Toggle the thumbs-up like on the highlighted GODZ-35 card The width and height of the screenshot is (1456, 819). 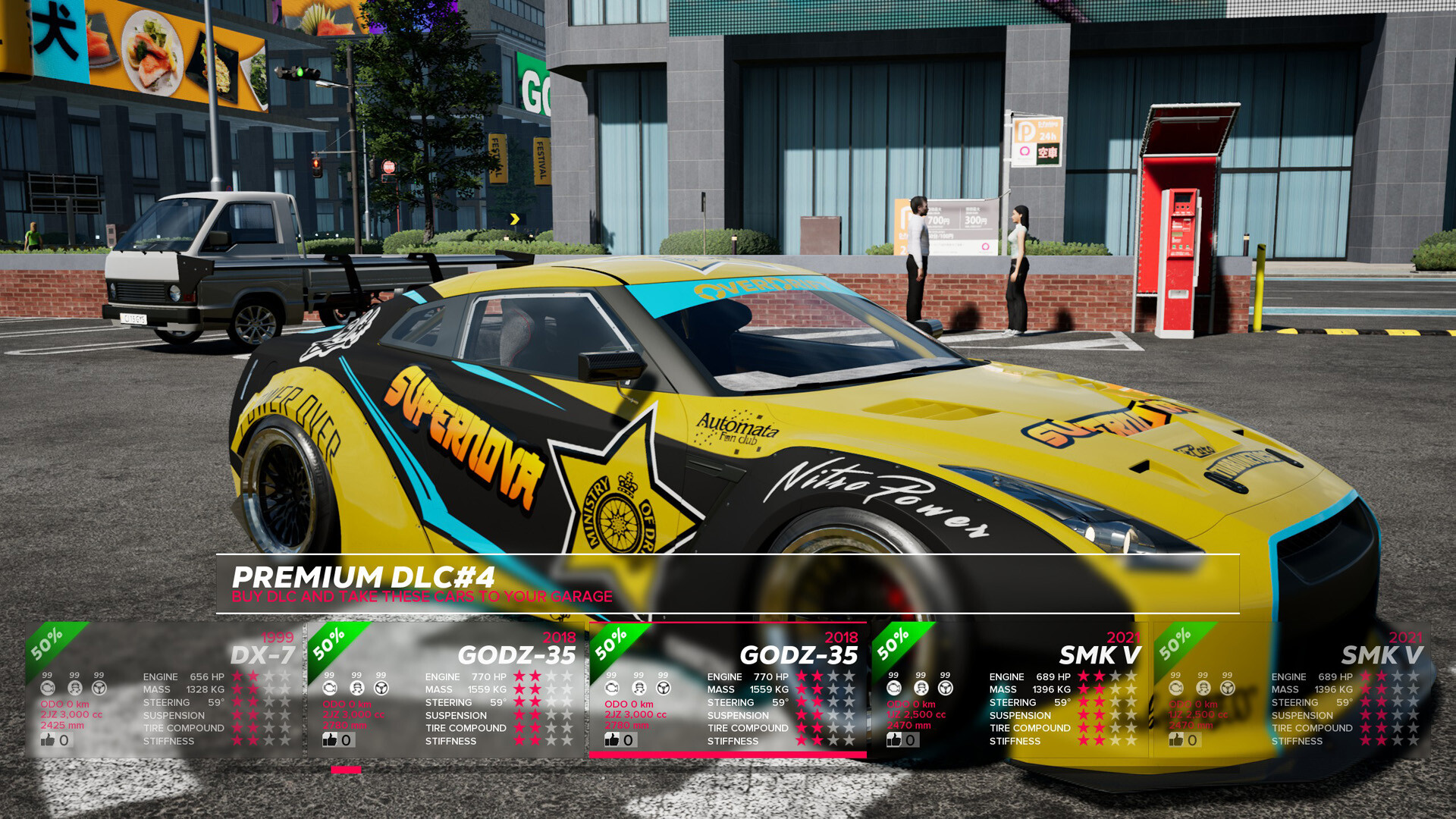611,739
